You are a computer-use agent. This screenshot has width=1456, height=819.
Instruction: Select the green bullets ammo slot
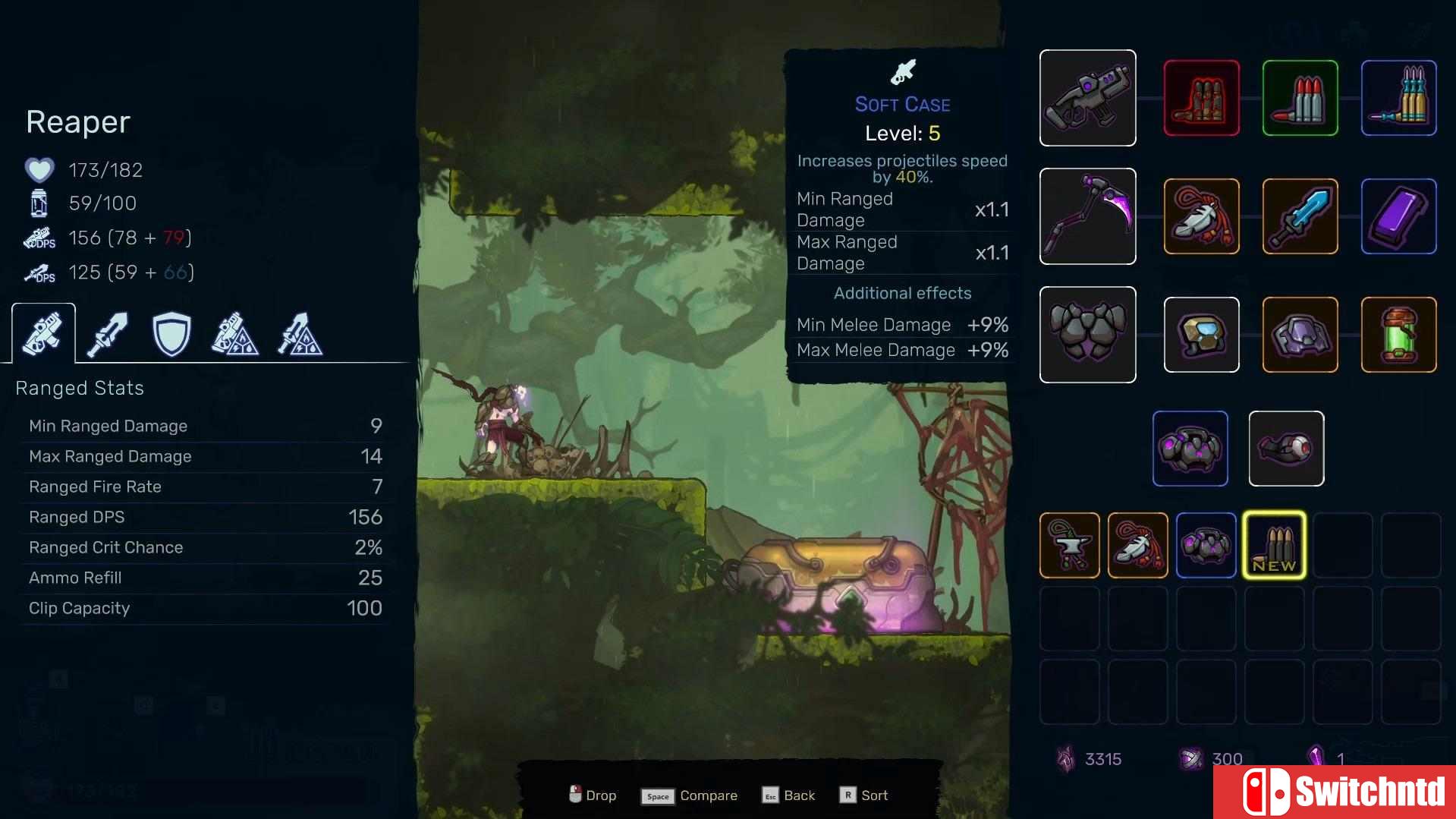tap(1299, 98)
